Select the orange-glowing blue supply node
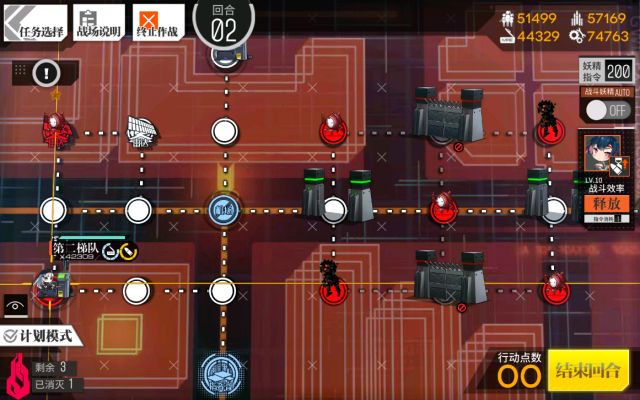The height and width of the screenshot is (400, 640). (221, 210)
